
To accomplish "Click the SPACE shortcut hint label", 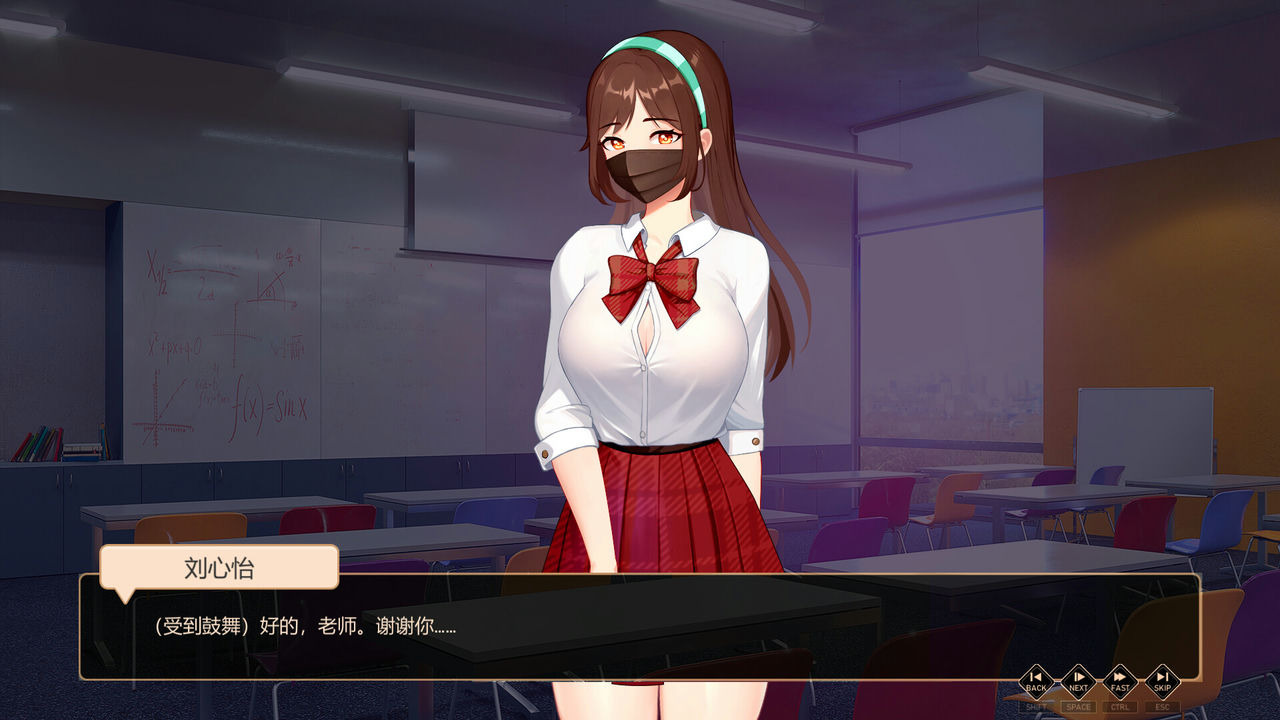I will click(x=1078, y=706).
